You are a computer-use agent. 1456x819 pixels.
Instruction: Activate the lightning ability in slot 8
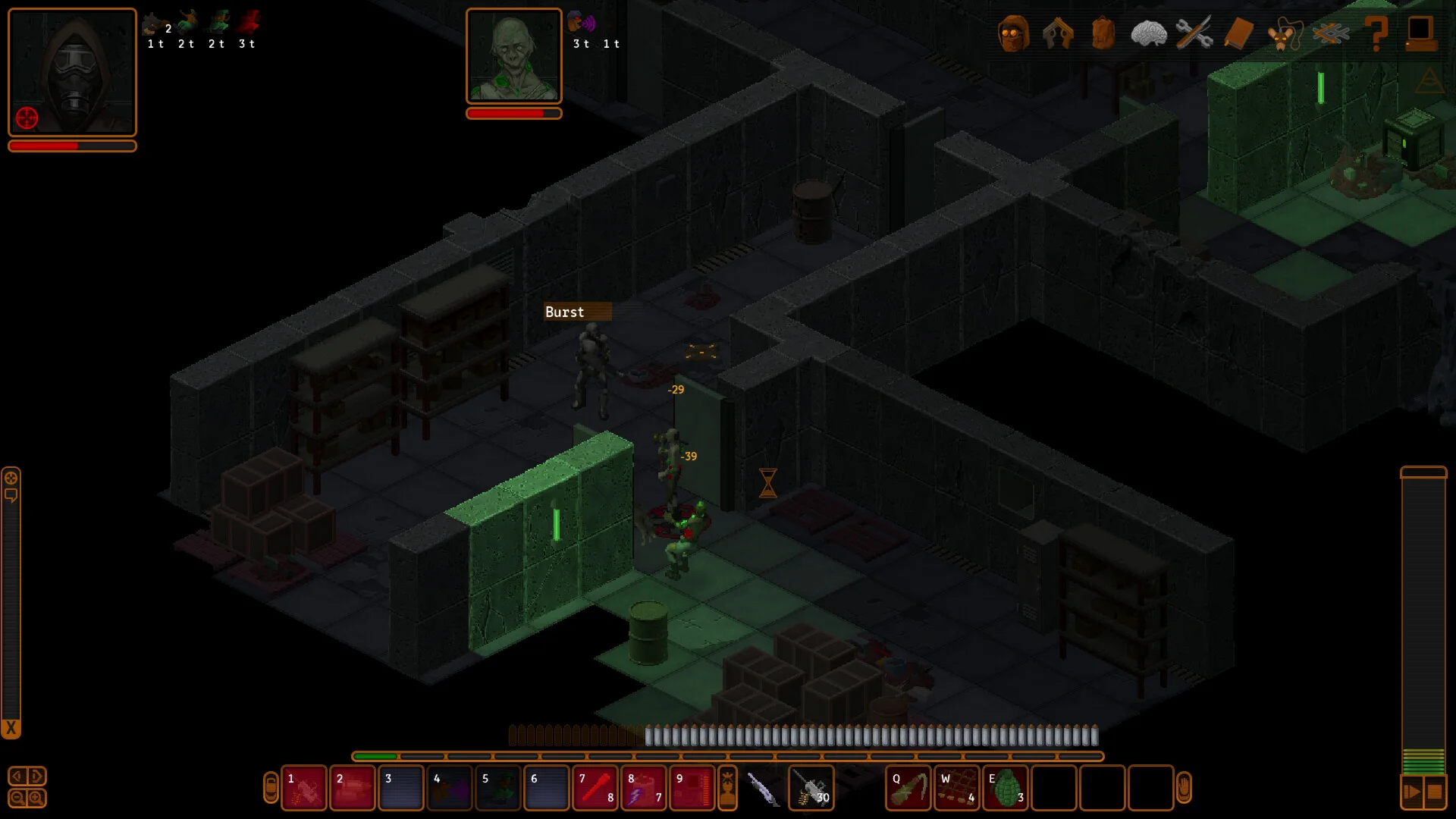(x=644, y=788)
